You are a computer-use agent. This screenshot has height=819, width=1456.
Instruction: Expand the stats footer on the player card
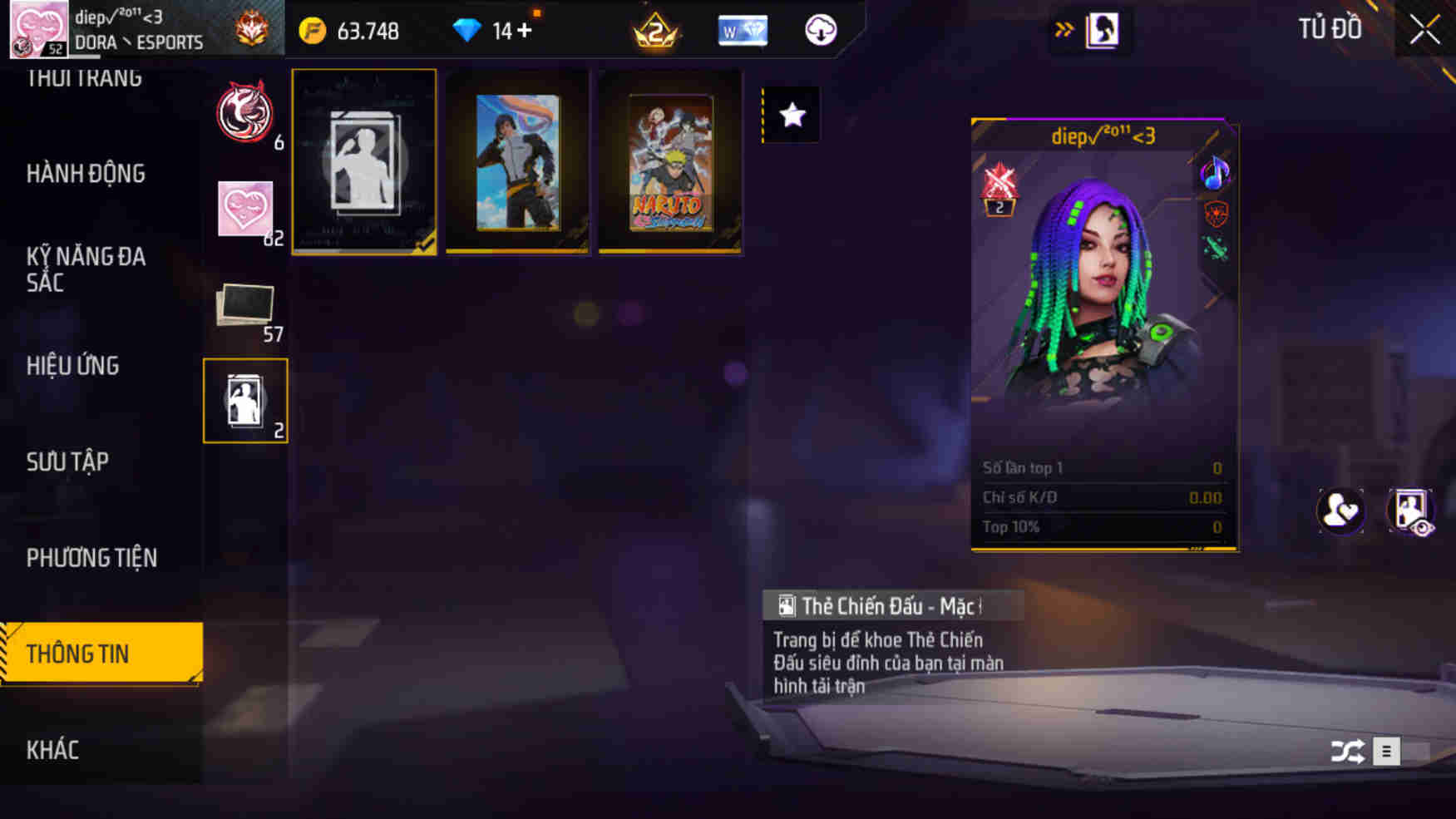pyautogui.click(x=1196, y=549)
